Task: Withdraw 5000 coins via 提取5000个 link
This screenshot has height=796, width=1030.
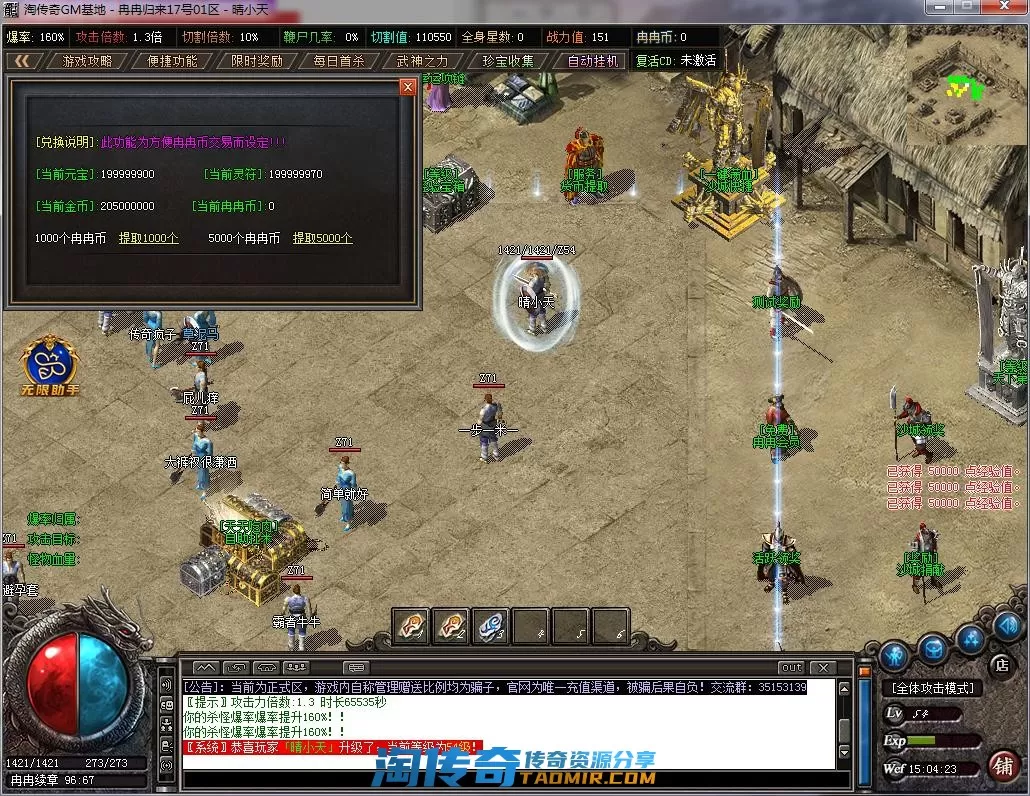Action: (x=322, y=238)
